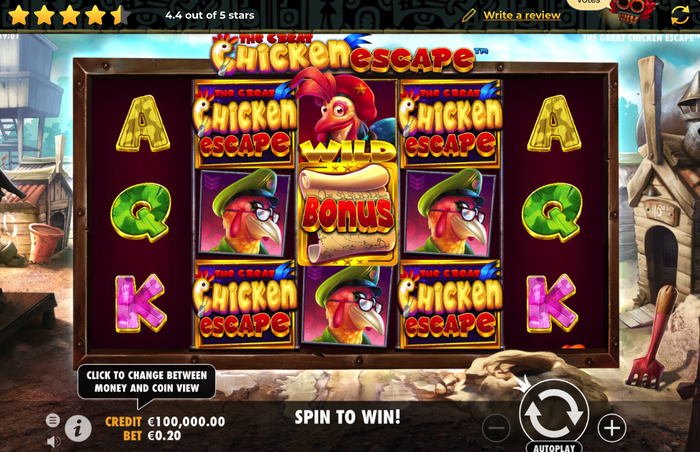Click the Write a review link
This screenshot has height=452, width=700.
tap(521, 15)
